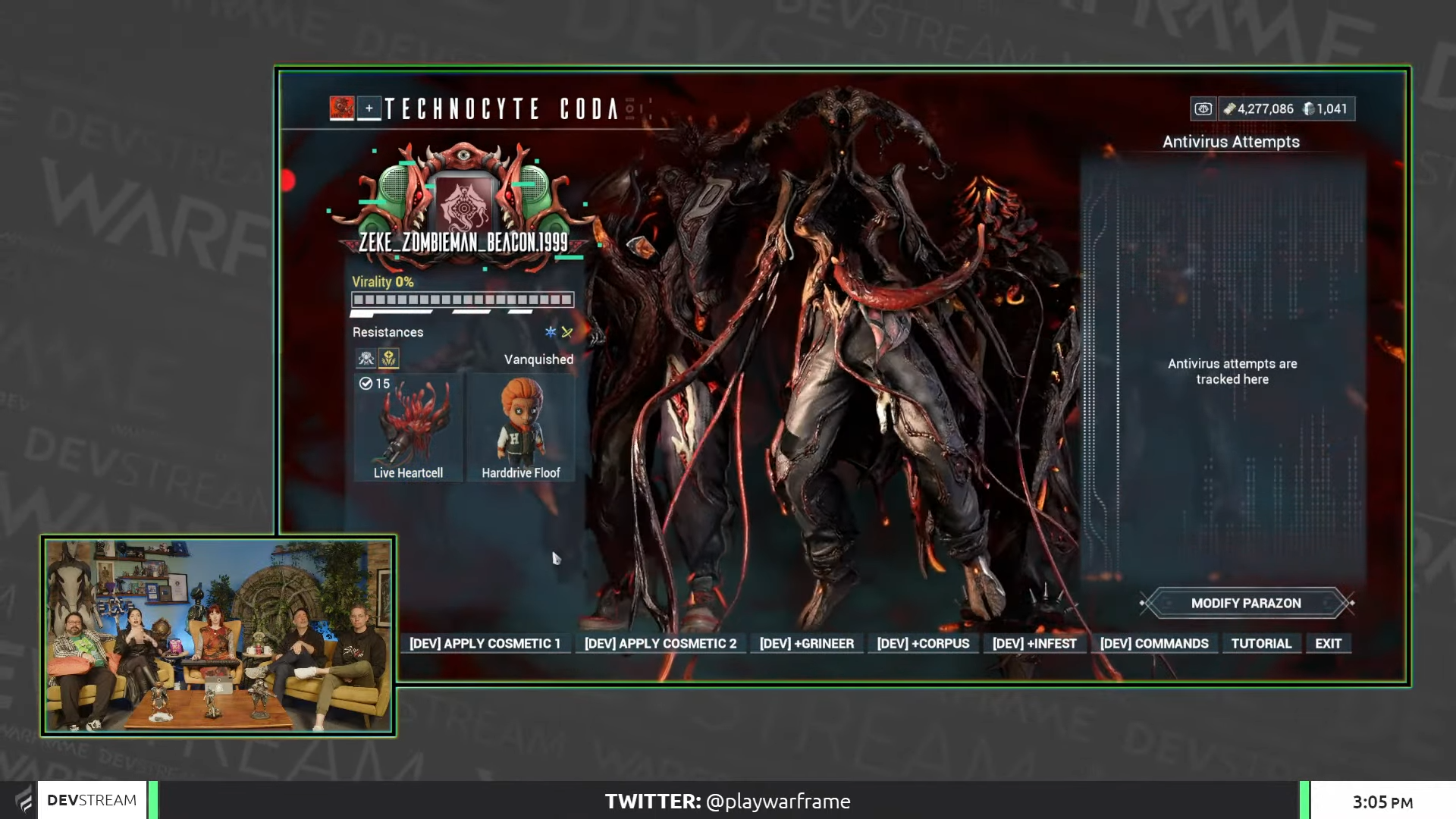Click Exit in the bottom bar
1456x819 pixels.
(x=1328, y=643)
